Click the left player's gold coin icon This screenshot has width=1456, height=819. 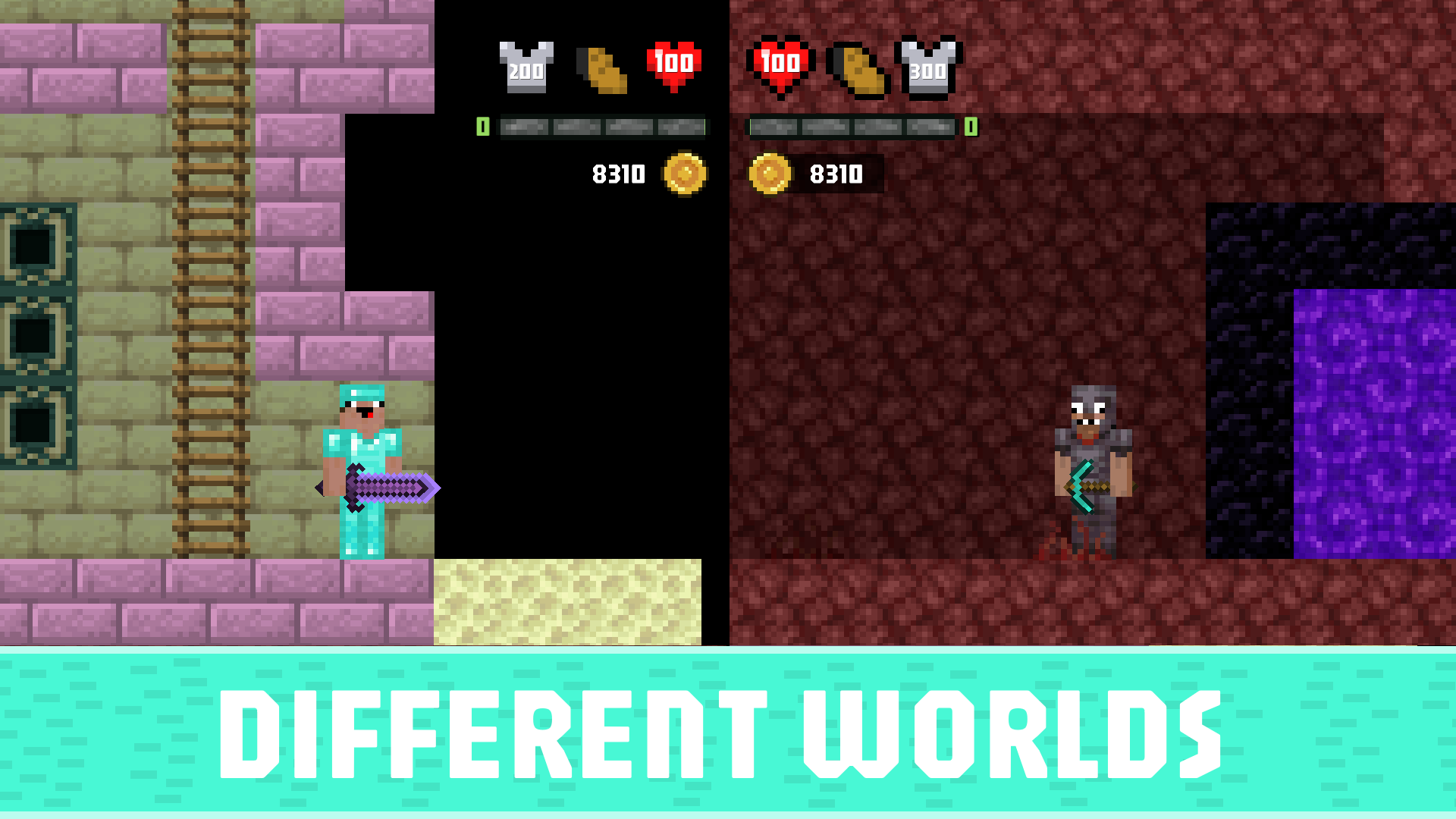[x=684, y=174]
